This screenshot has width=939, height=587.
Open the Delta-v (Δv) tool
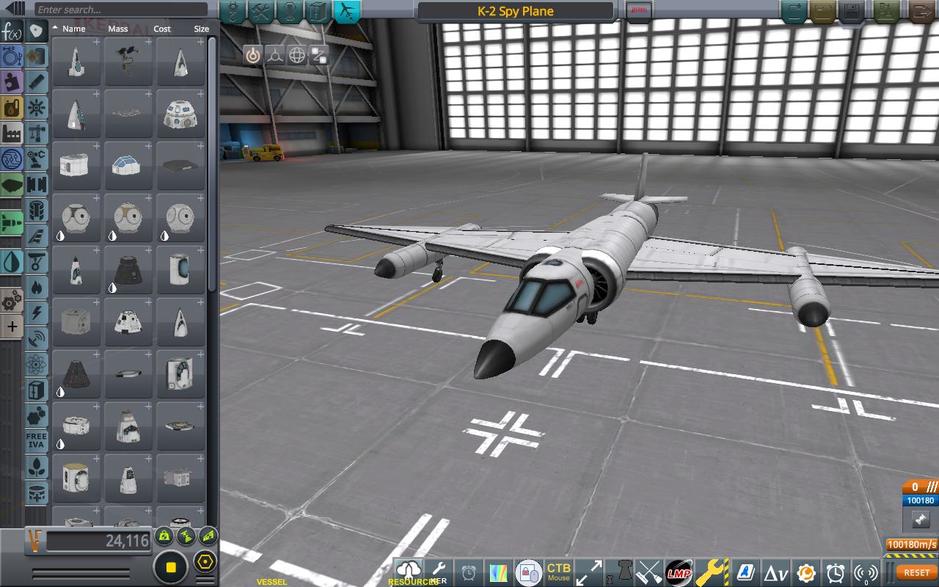776,573
